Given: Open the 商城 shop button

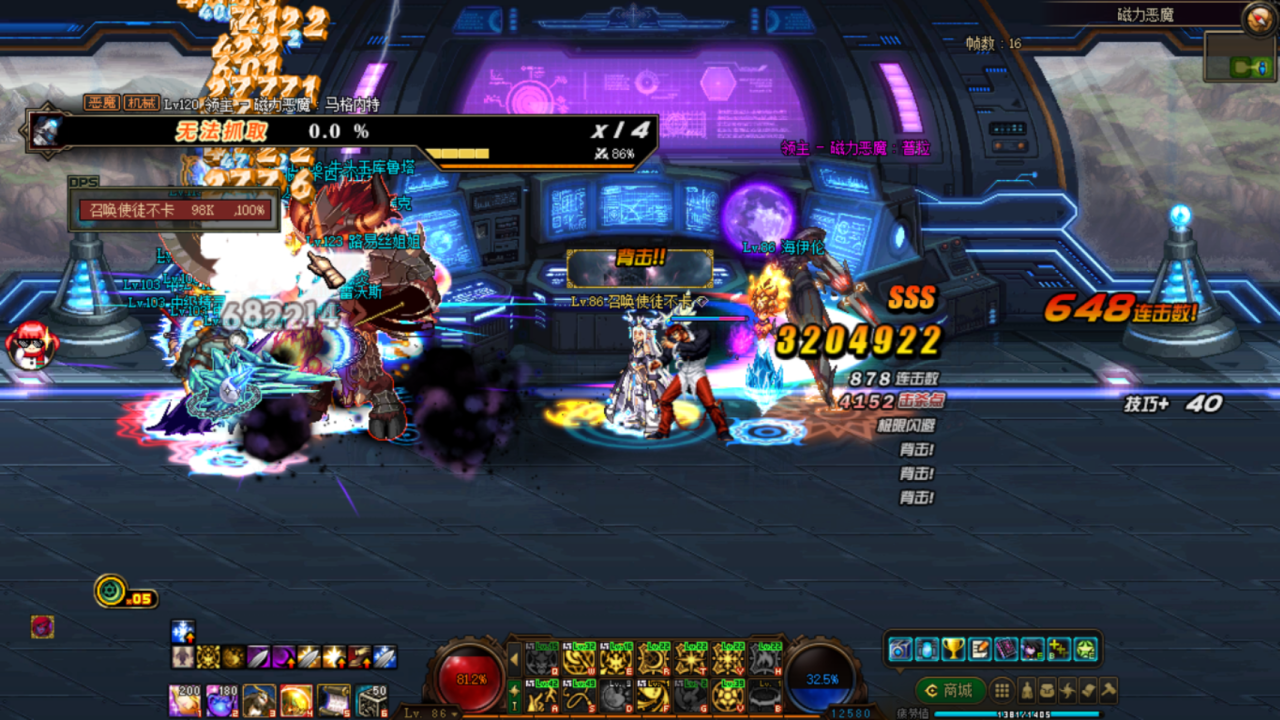Looking at the screenshot, I should tap(949, 690).
